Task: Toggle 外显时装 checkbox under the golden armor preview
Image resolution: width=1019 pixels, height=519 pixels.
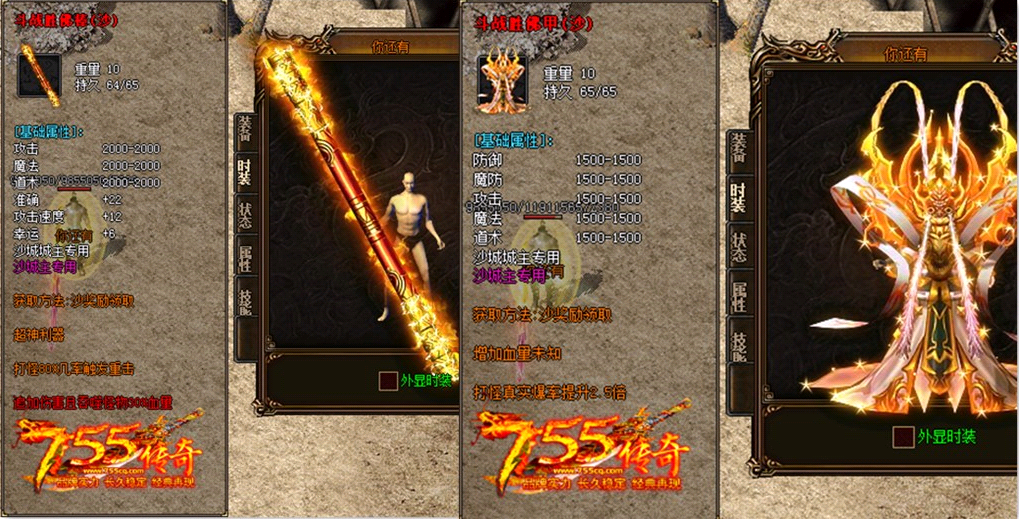Action: point(903,437)
